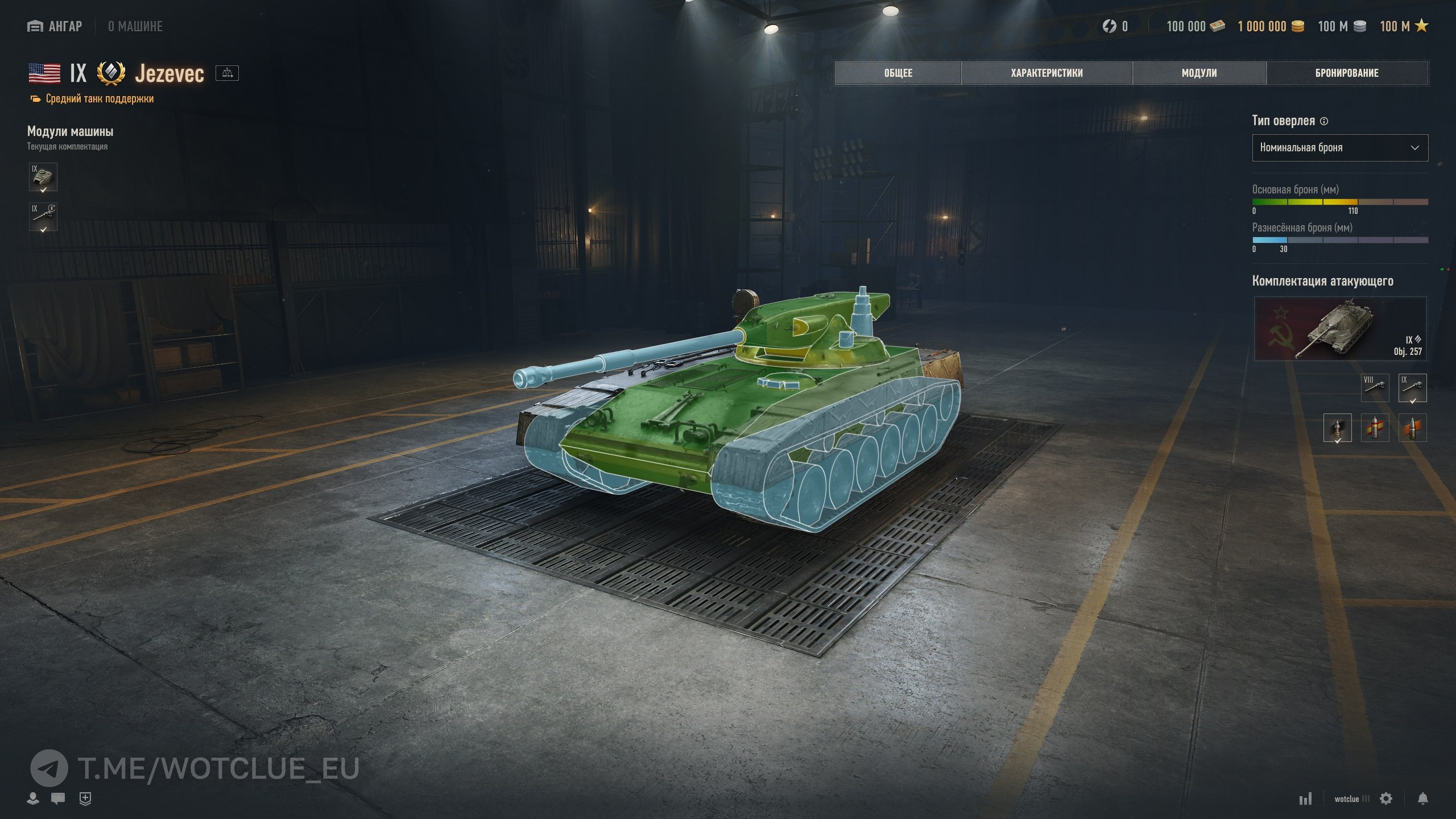Choose the standard armor-piercing shell
1456x819 pixels.
click(1337, 428)
